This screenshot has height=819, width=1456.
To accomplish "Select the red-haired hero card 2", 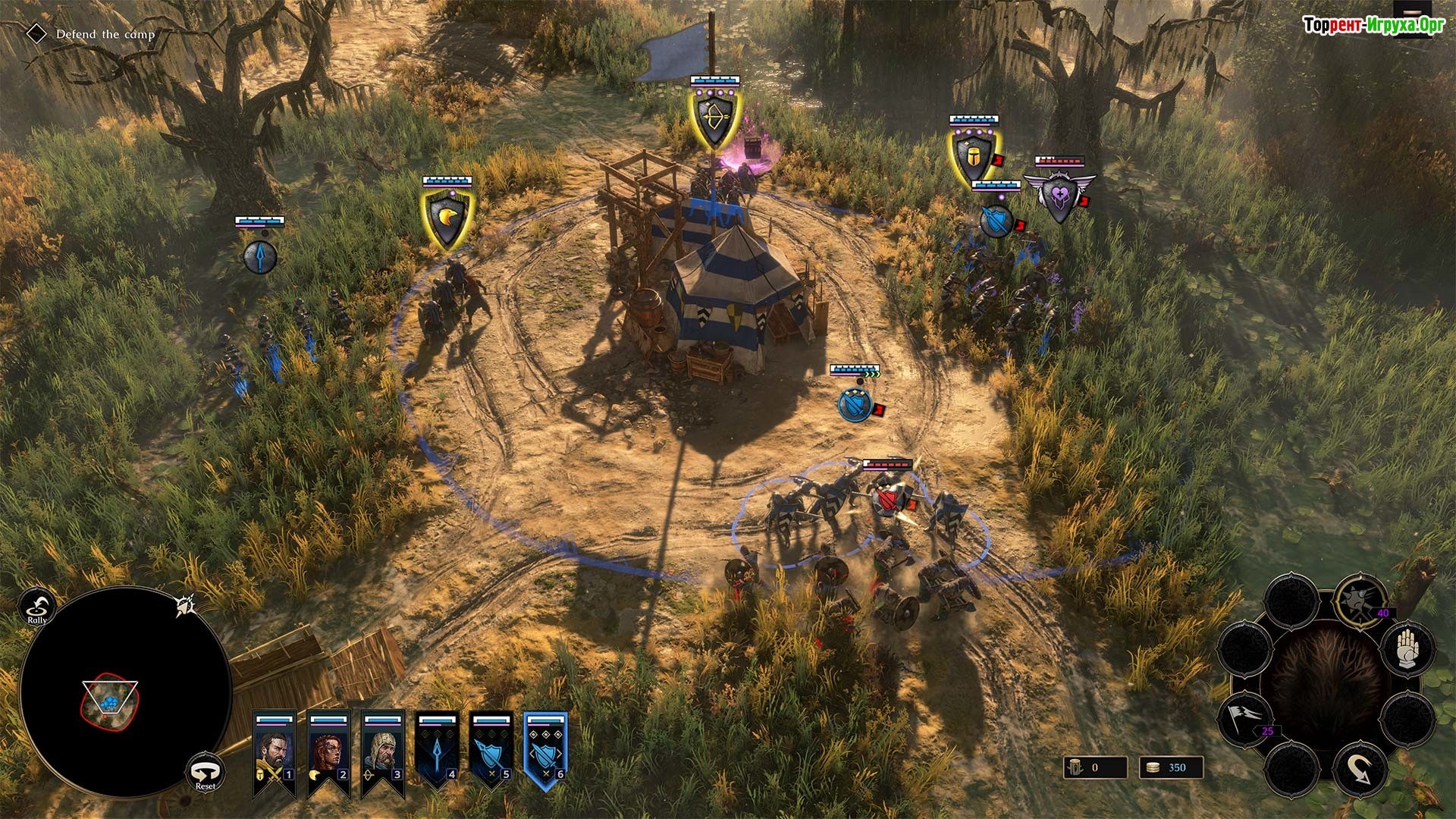I will pos(328,751).
